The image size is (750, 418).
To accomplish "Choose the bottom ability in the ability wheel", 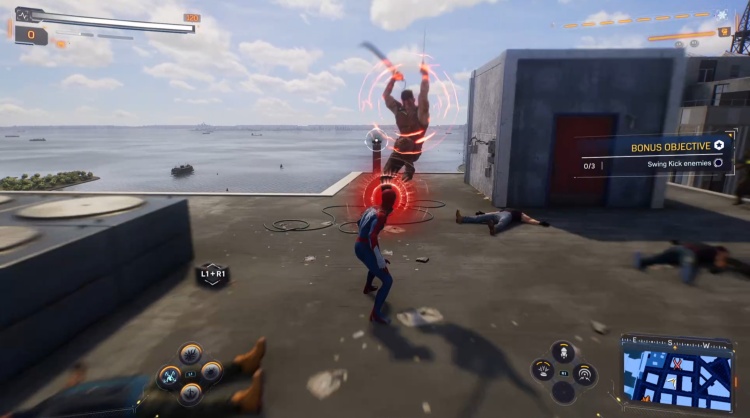I will coord(190,393).
